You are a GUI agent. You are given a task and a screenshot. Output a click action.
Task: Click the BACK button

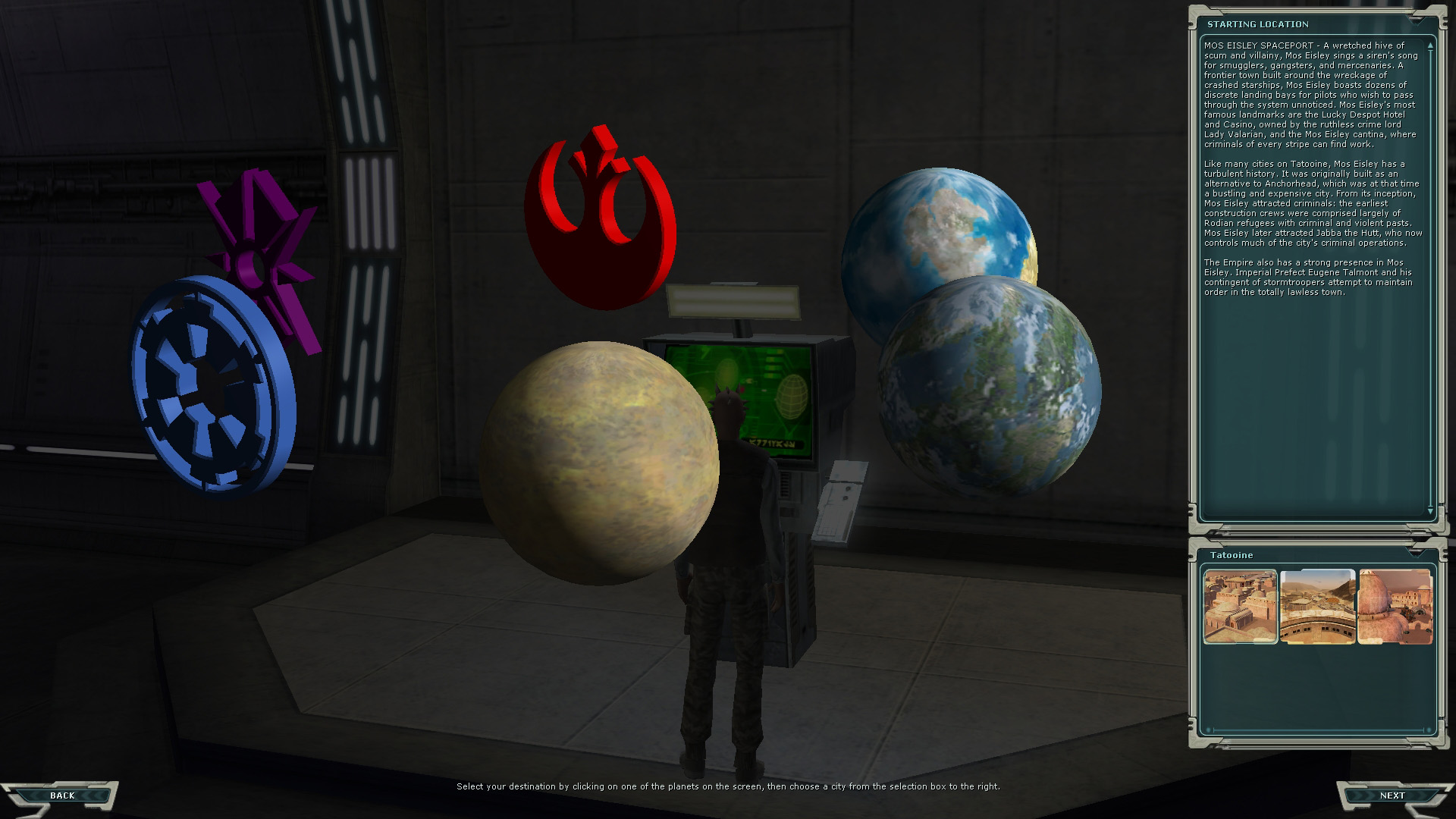[62, 795]
